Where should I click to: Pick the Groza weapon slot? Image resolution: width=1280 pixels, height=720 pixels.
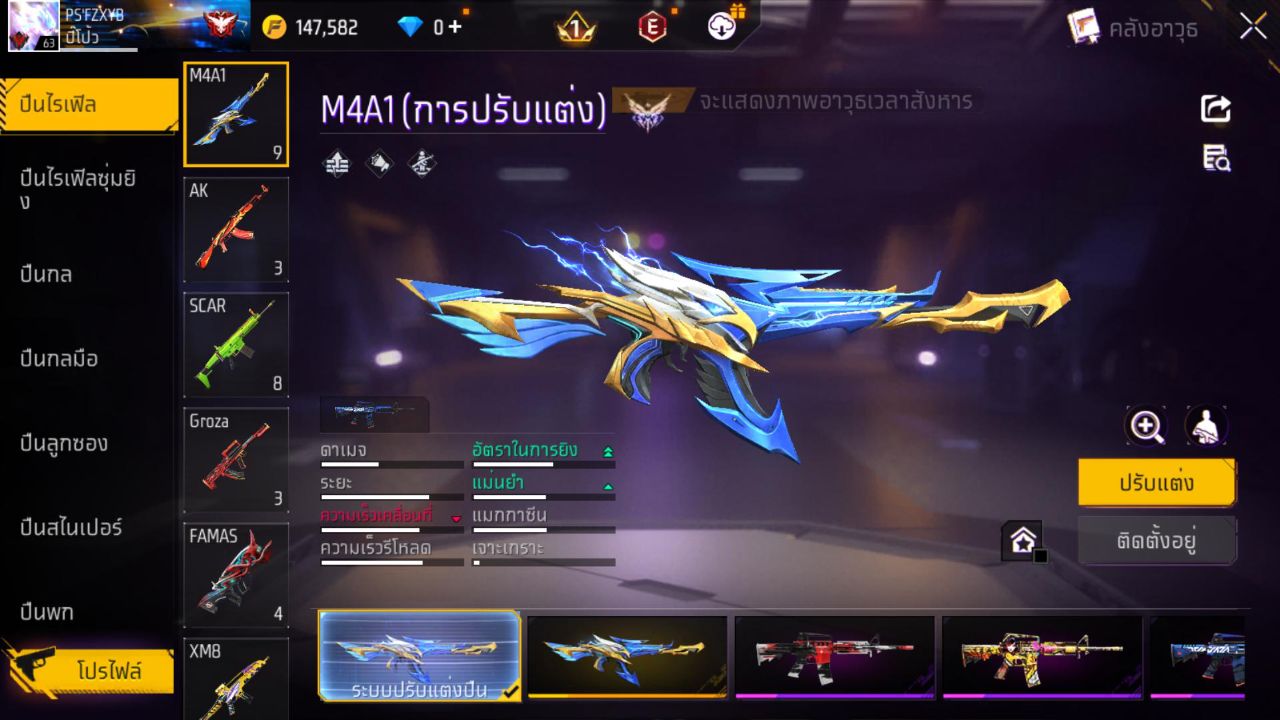pyautogui.click(x=236, y=459)
